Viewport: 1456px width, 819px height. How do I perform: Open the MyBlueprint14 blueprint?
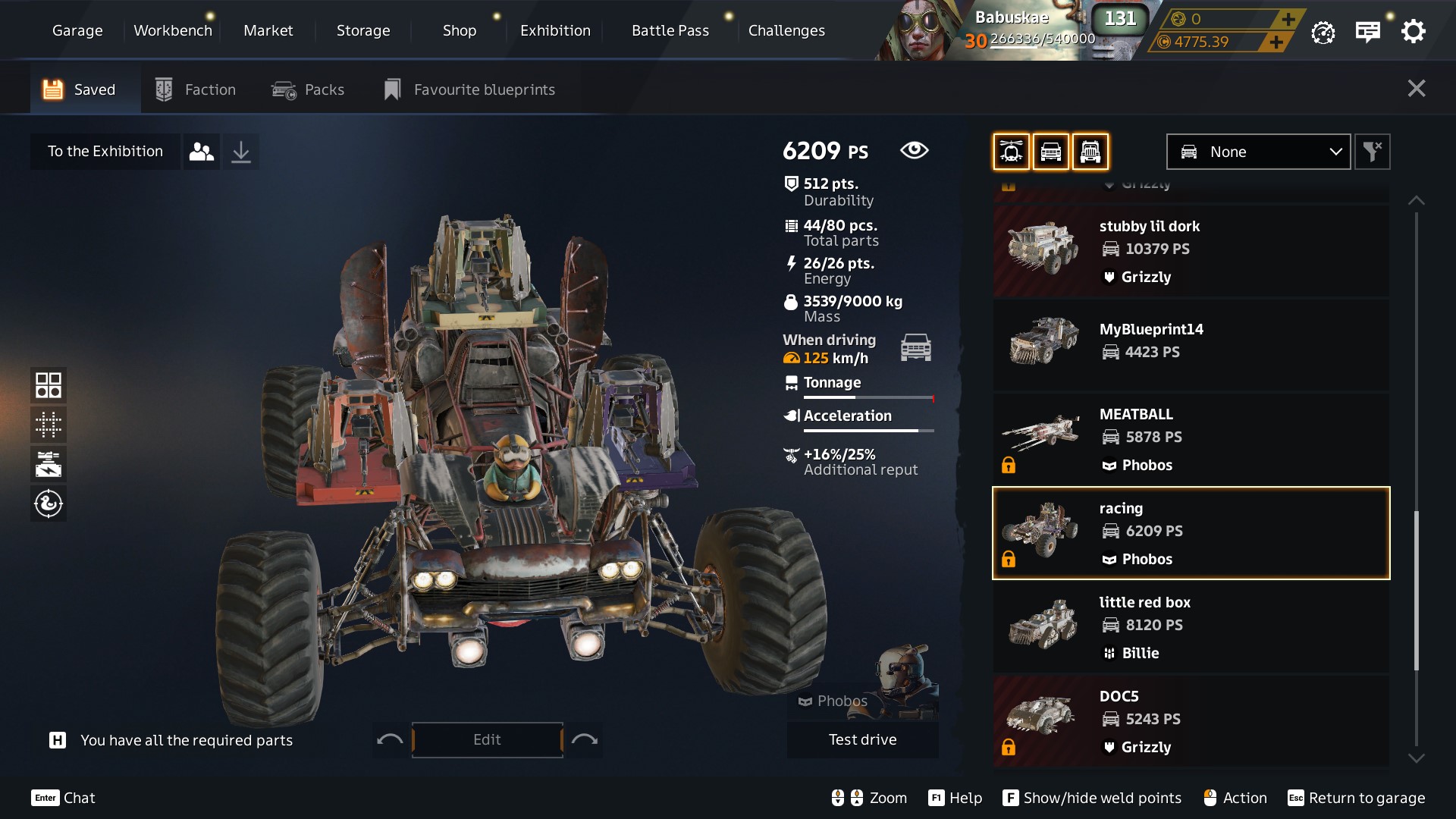click(x=1191, y=344)
